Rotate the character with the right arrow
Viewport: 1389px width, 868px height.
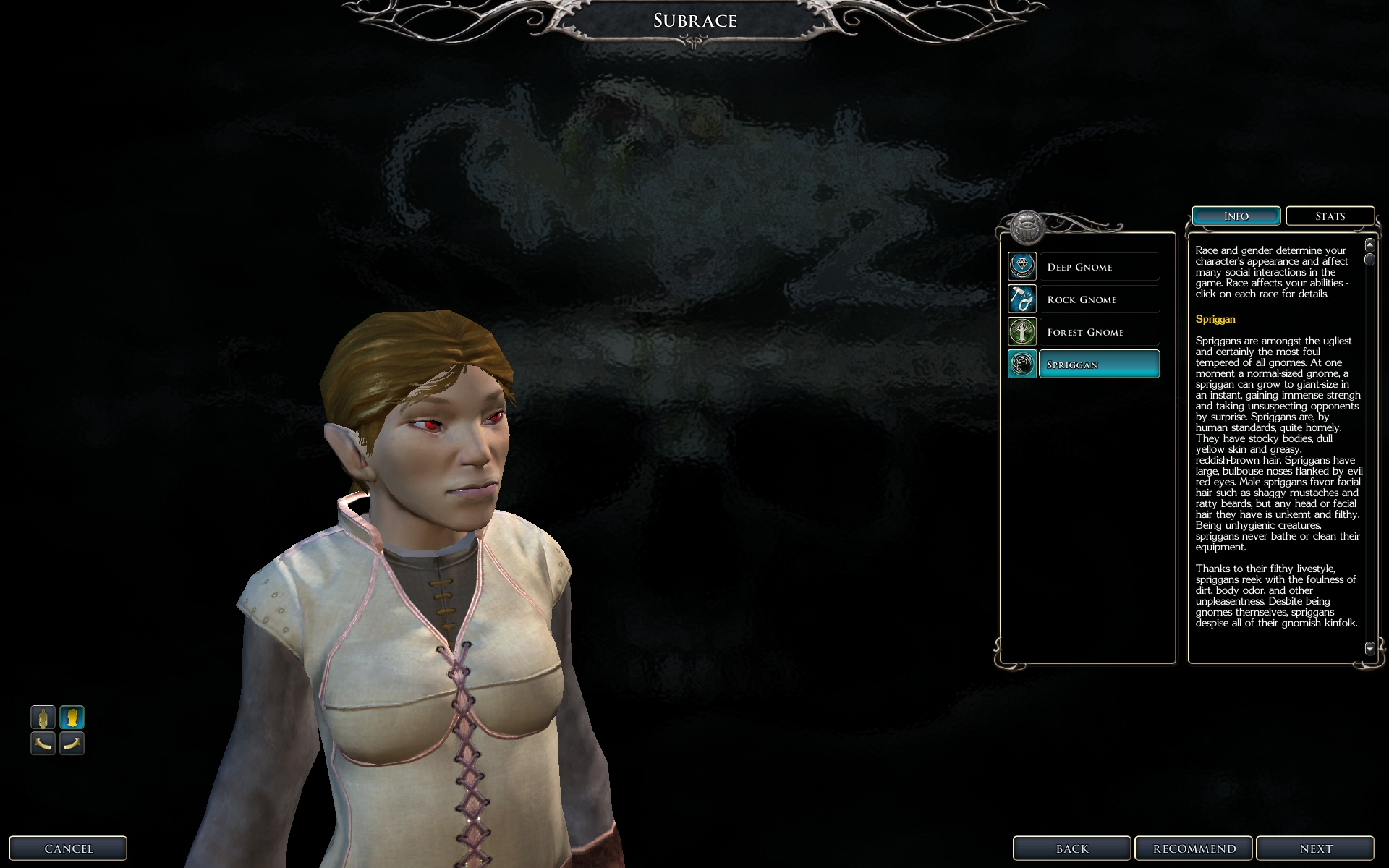(72, 743)
